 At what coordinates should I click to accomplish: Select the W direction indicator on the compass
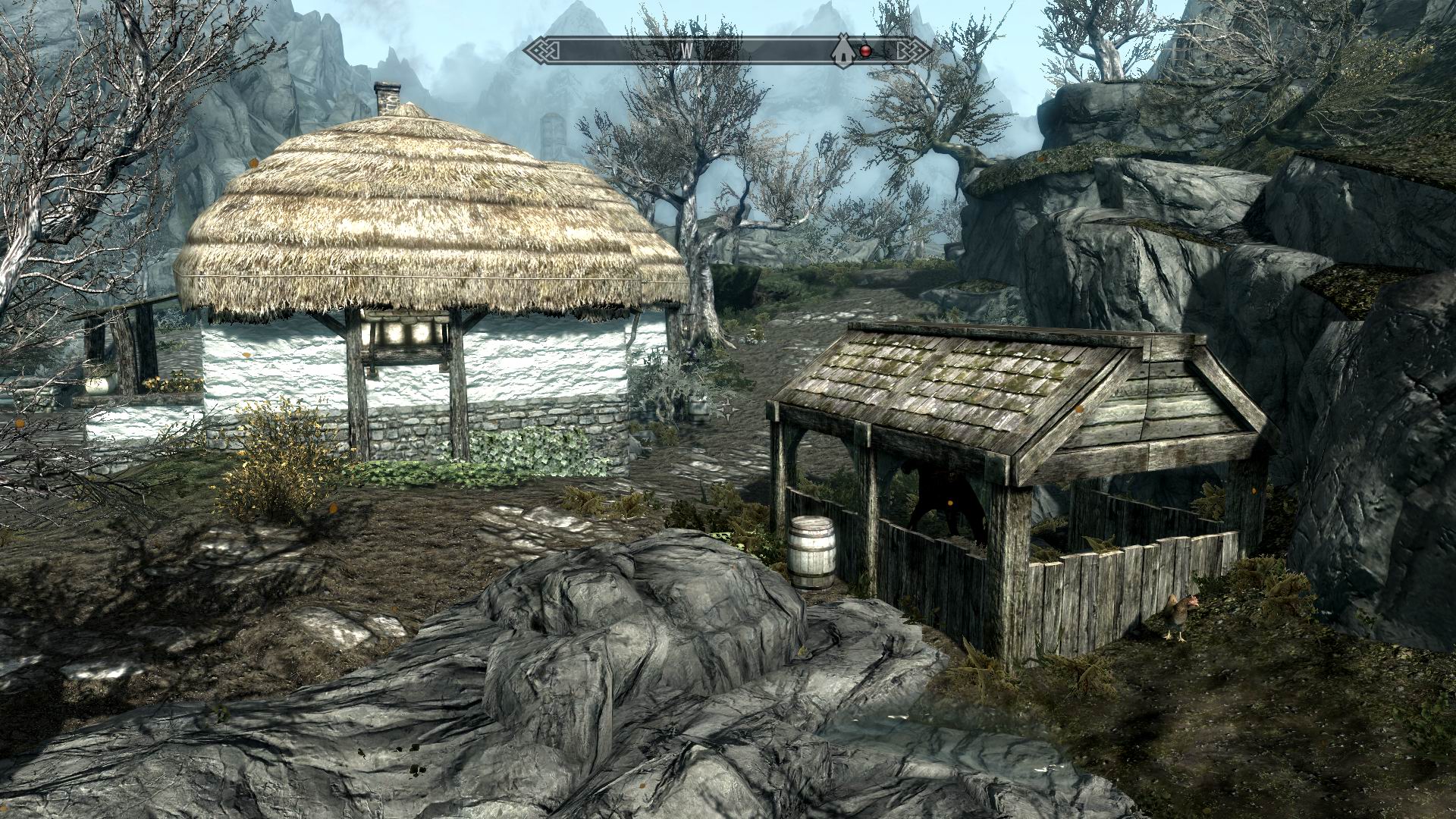click(x=687, y=50)
